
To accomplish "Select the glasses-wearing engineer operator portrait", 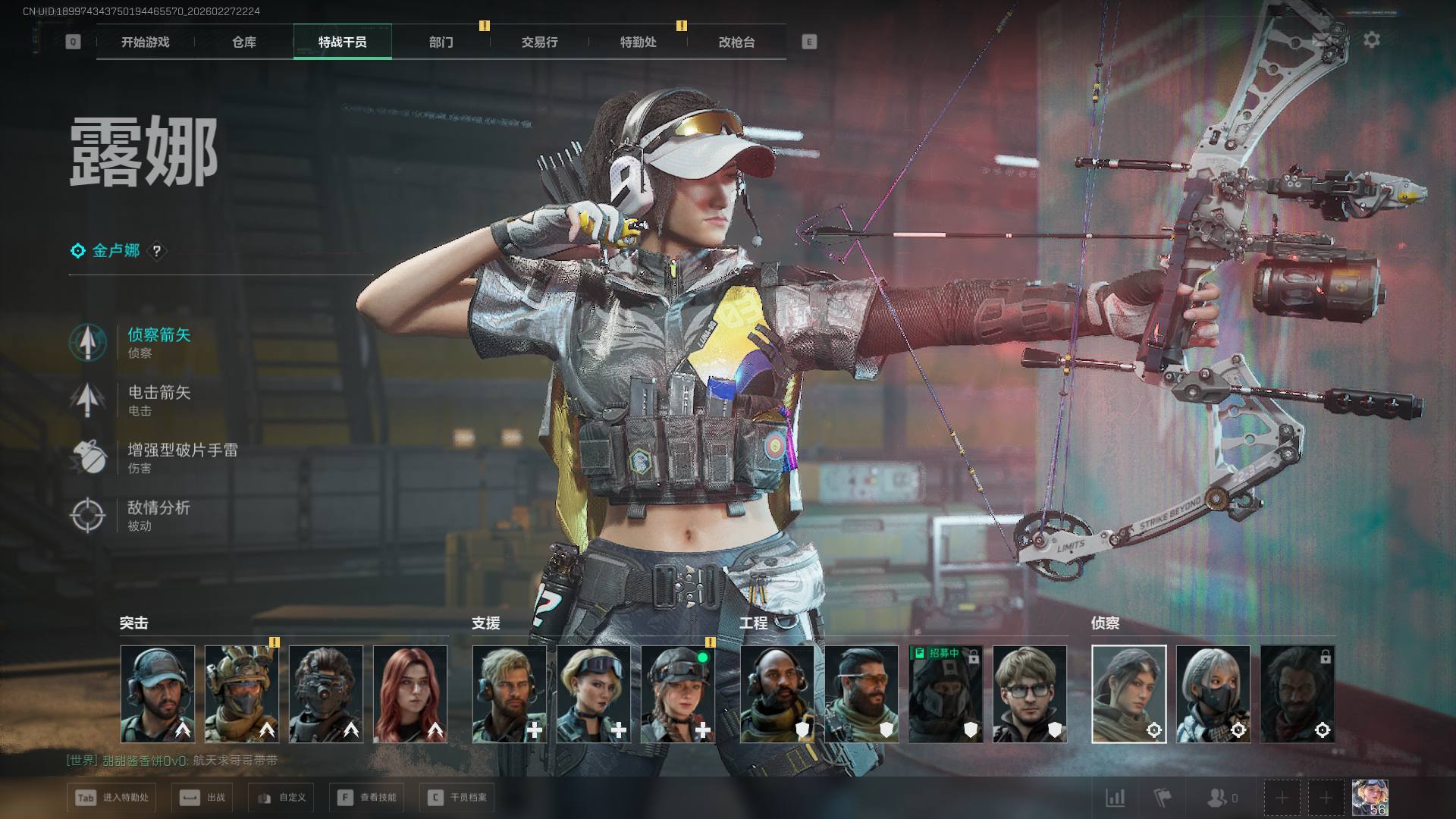I will pyautogui.click(x=1030, y=694).
